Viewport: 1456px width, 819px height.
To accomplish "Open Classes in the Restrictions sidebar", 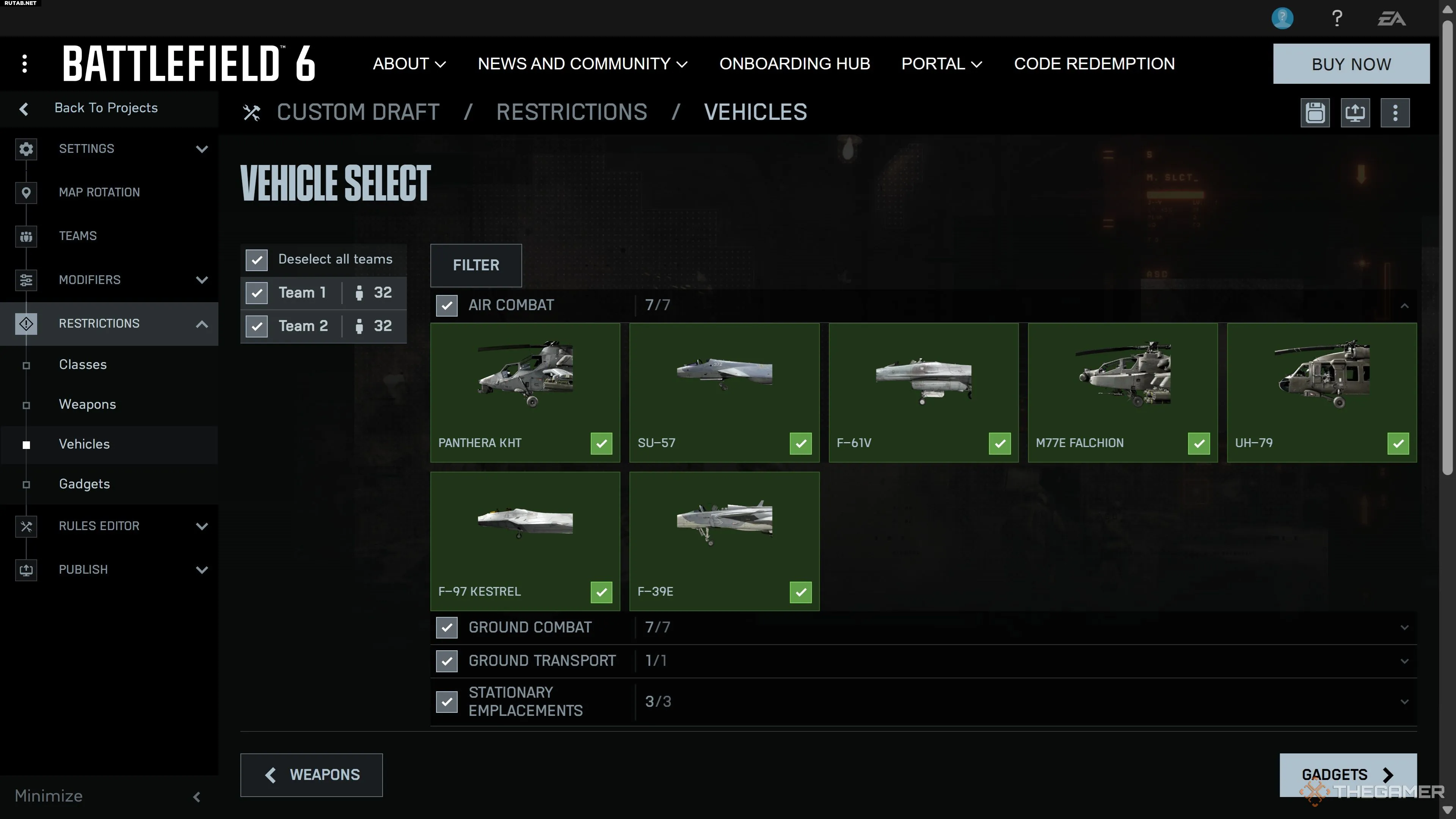I will 83,364.
